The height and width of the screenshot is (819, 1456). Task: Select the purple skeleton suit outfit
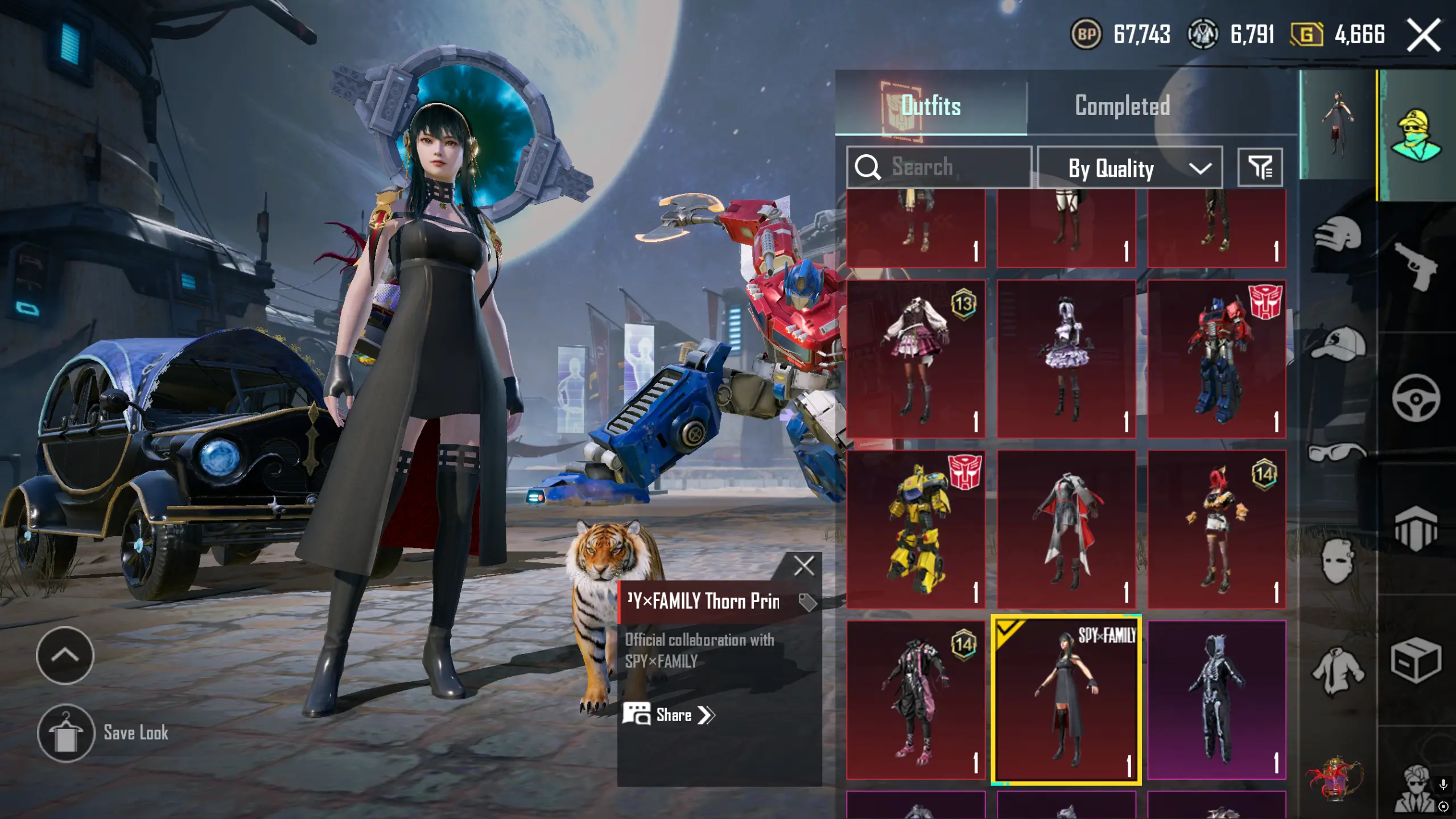pos(1216,700)
